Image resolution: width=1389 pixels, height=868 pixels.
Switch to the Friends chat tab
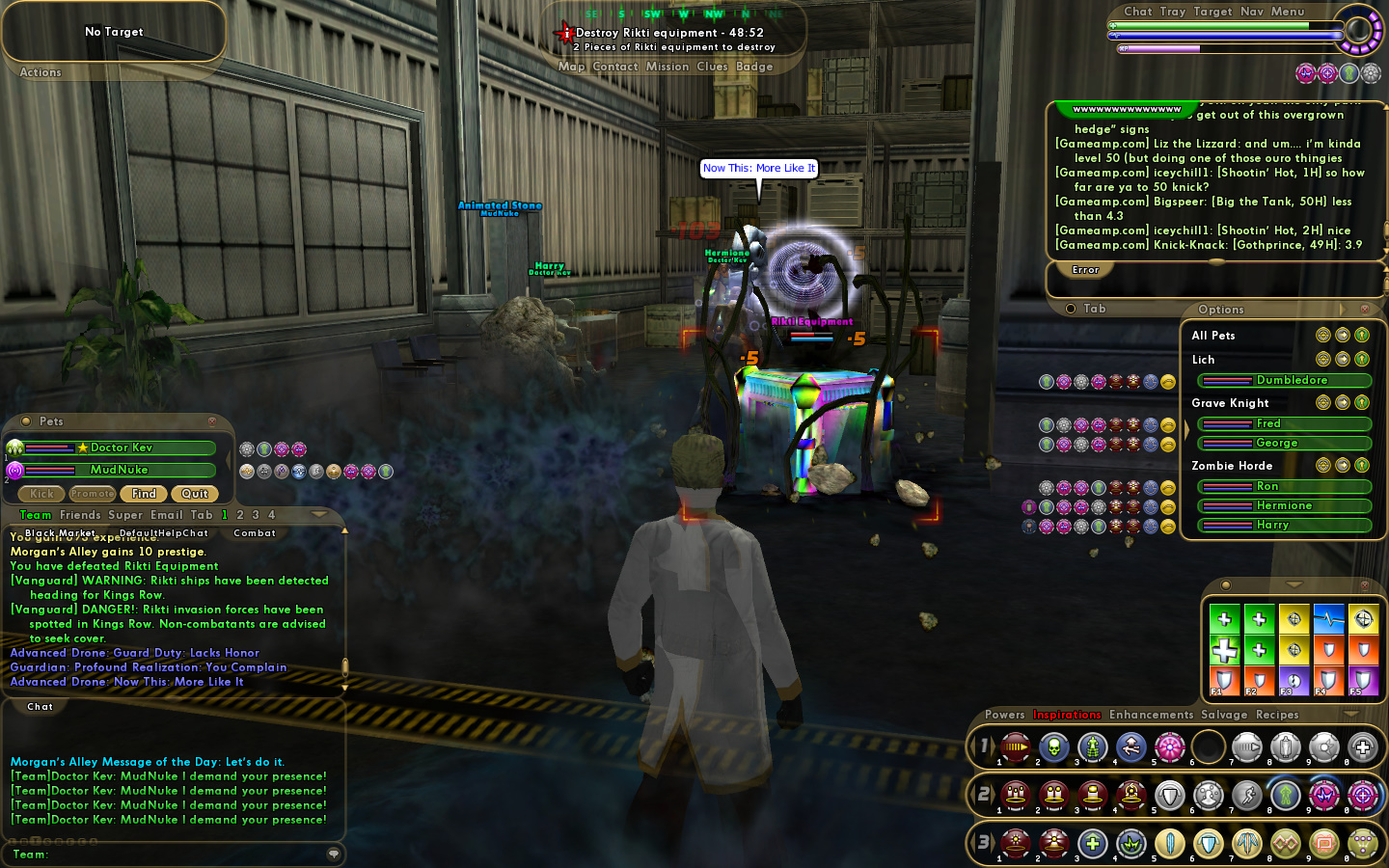80,515
